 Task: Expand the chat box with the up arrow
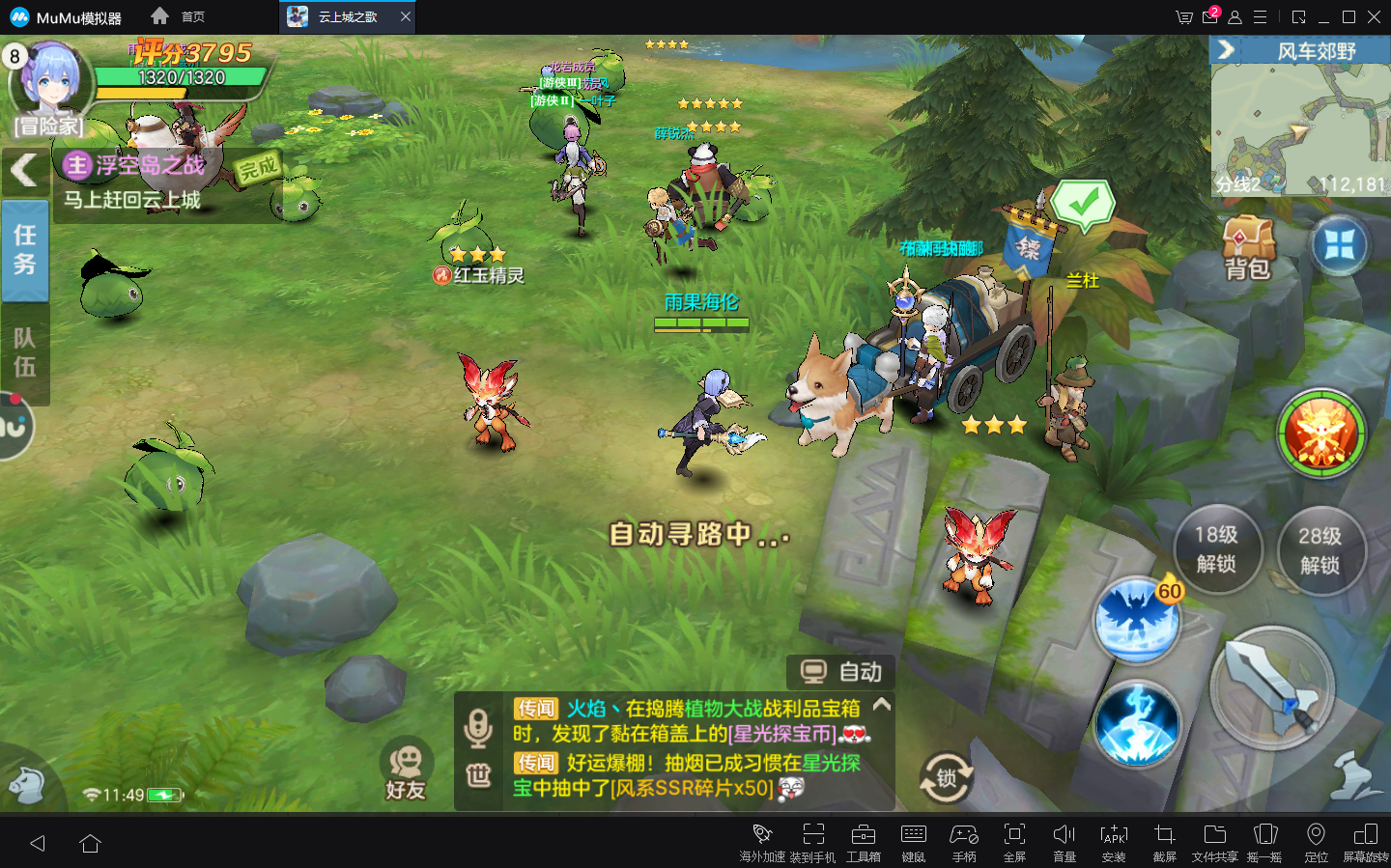pos(881,706)
